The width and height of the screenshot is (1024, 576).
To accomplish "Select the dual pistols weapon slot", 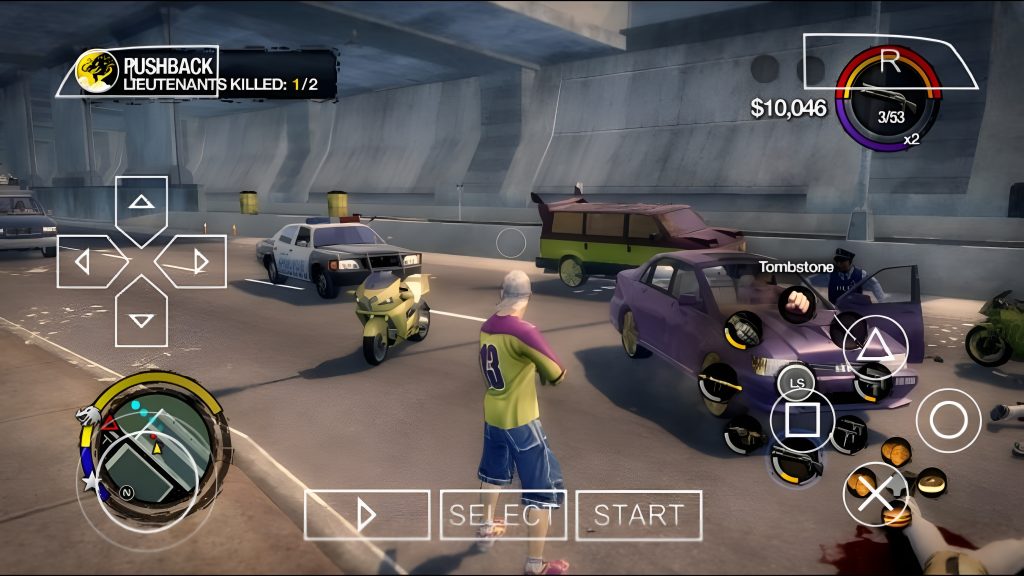I will point(850,432).
